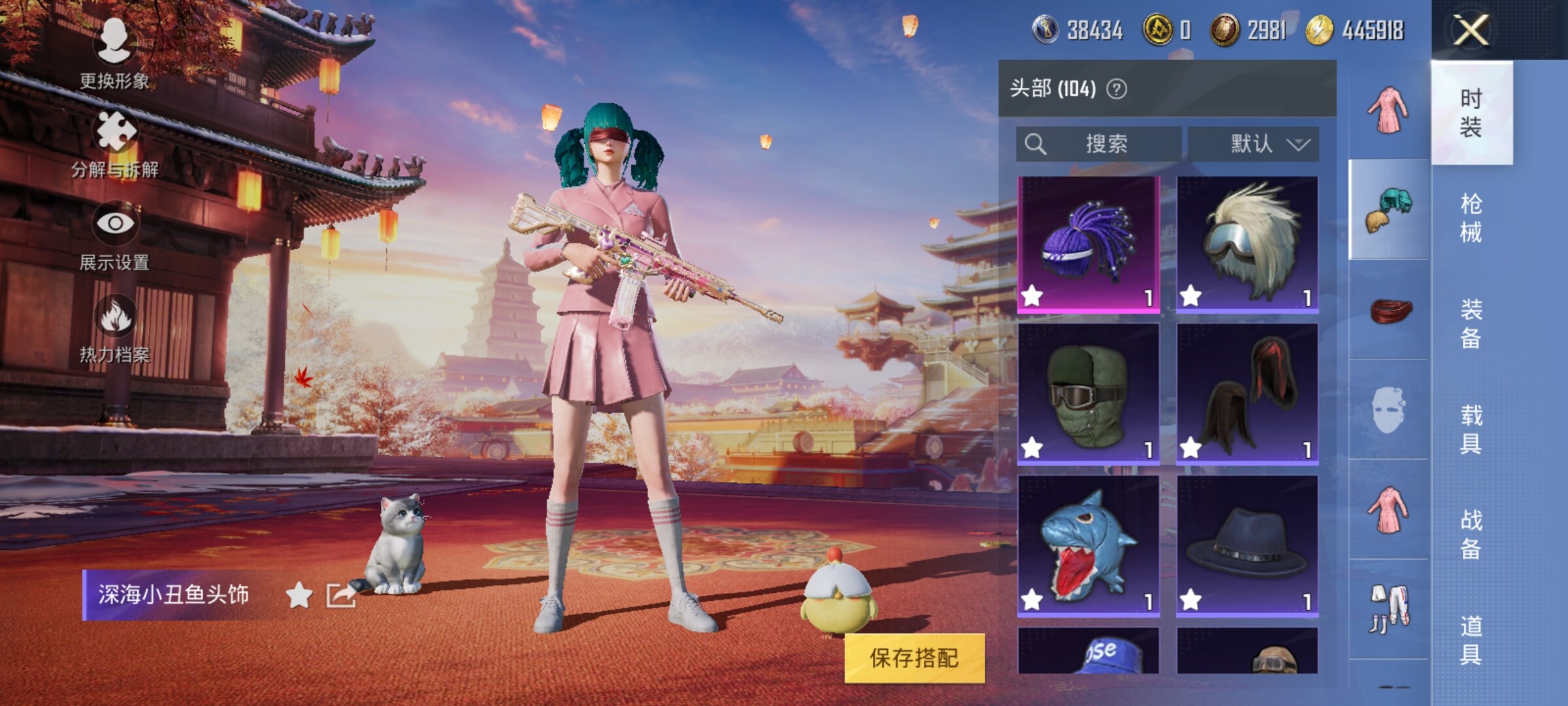
Task: Choose the black and red hair item
Action: [x=1247, y=394]
